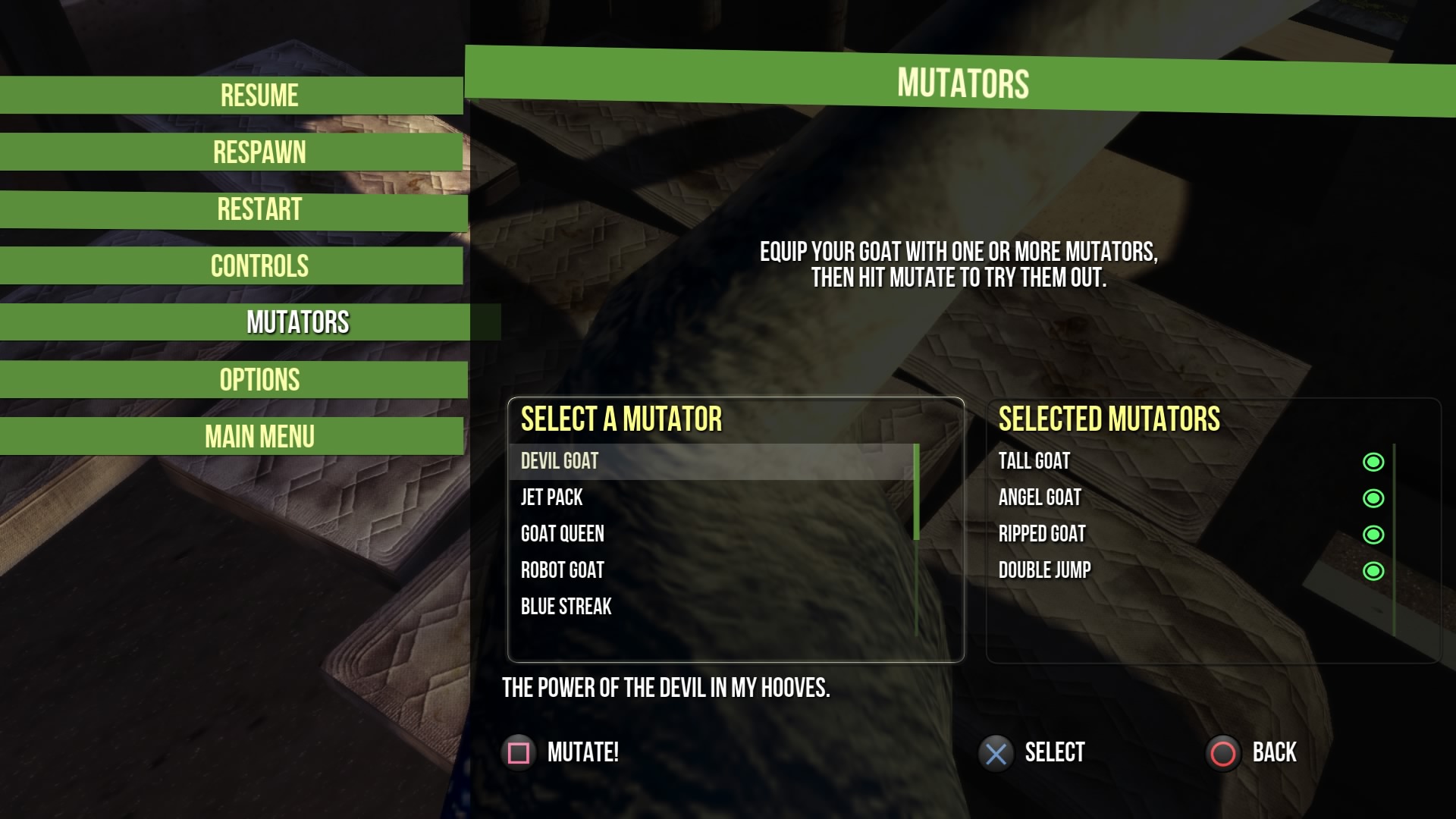Pick the Jet Pack mutator
This screenshot has width=1456, height=819.
pos(552,497)
